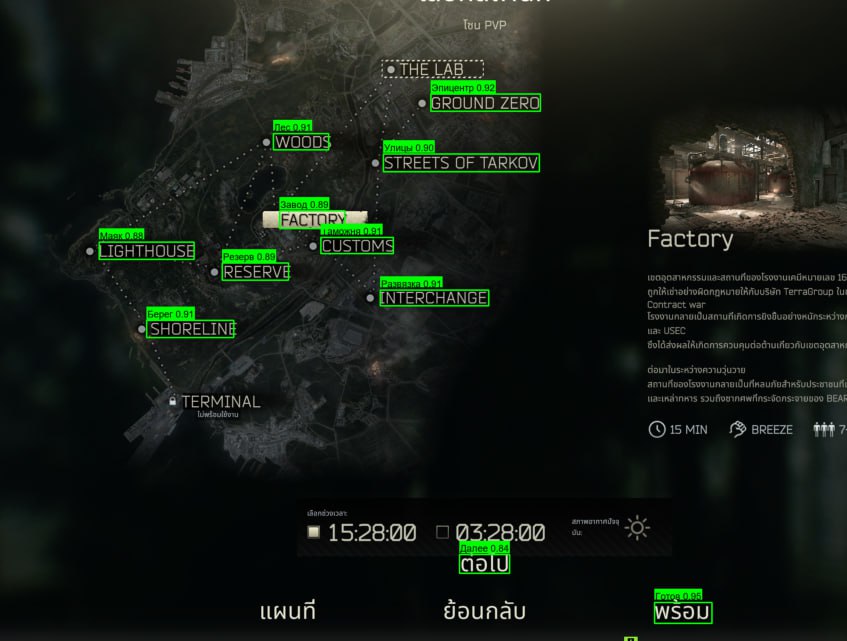The width and height of the screenshot is (847, 641).
Task: Select Lighthouse on the map
Action: click(146, 251)
